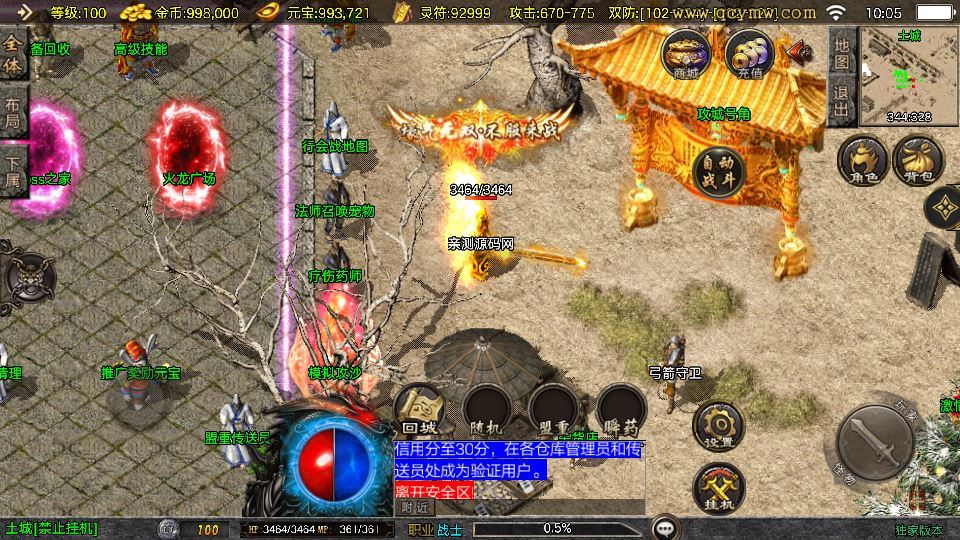Toggle the 挂机 auto-hunt button
The width and height of the screenshot is (960, 540).
coord(717,487)
